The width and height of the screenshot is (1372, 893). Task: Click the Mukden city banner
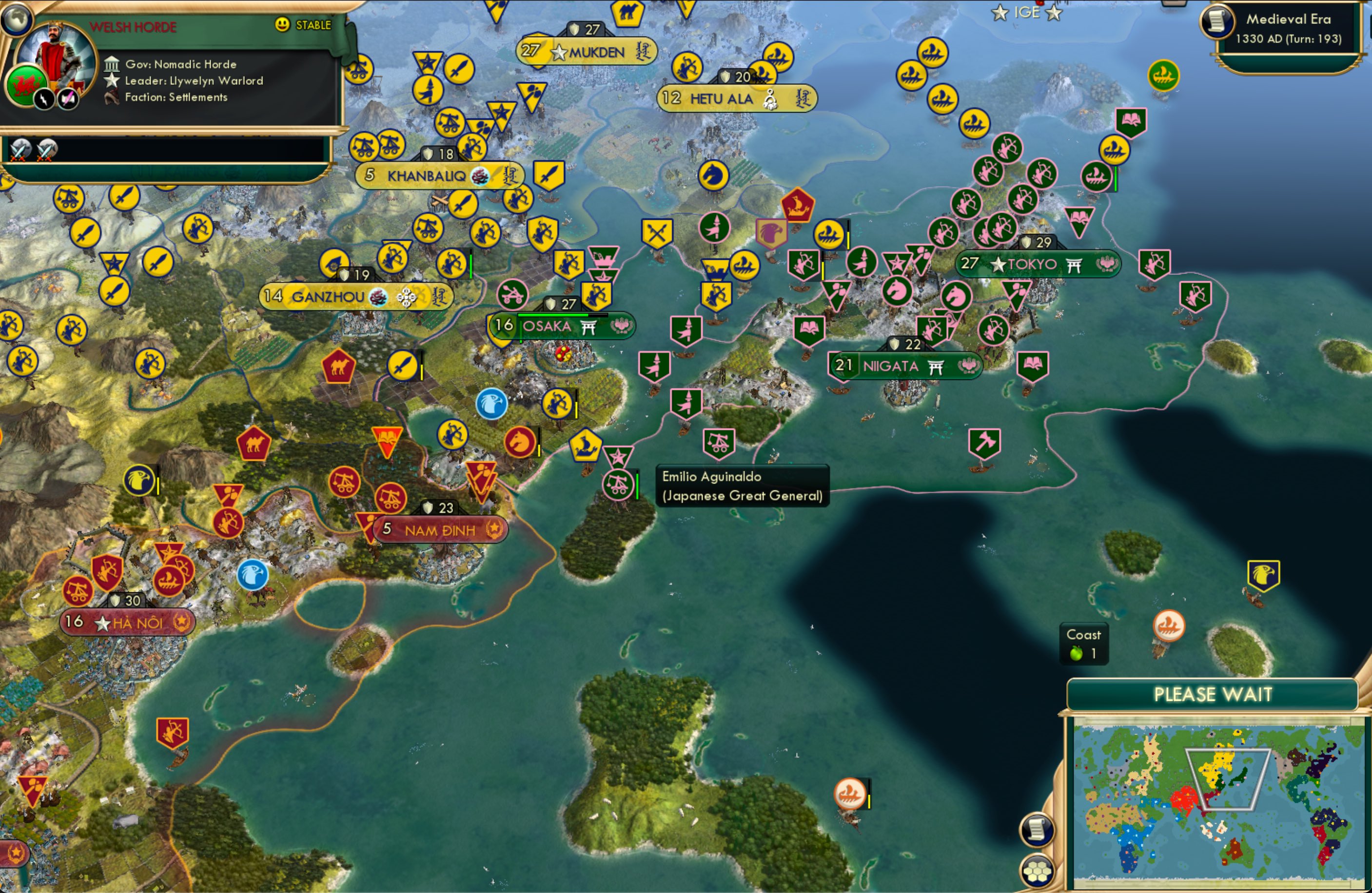587,52
